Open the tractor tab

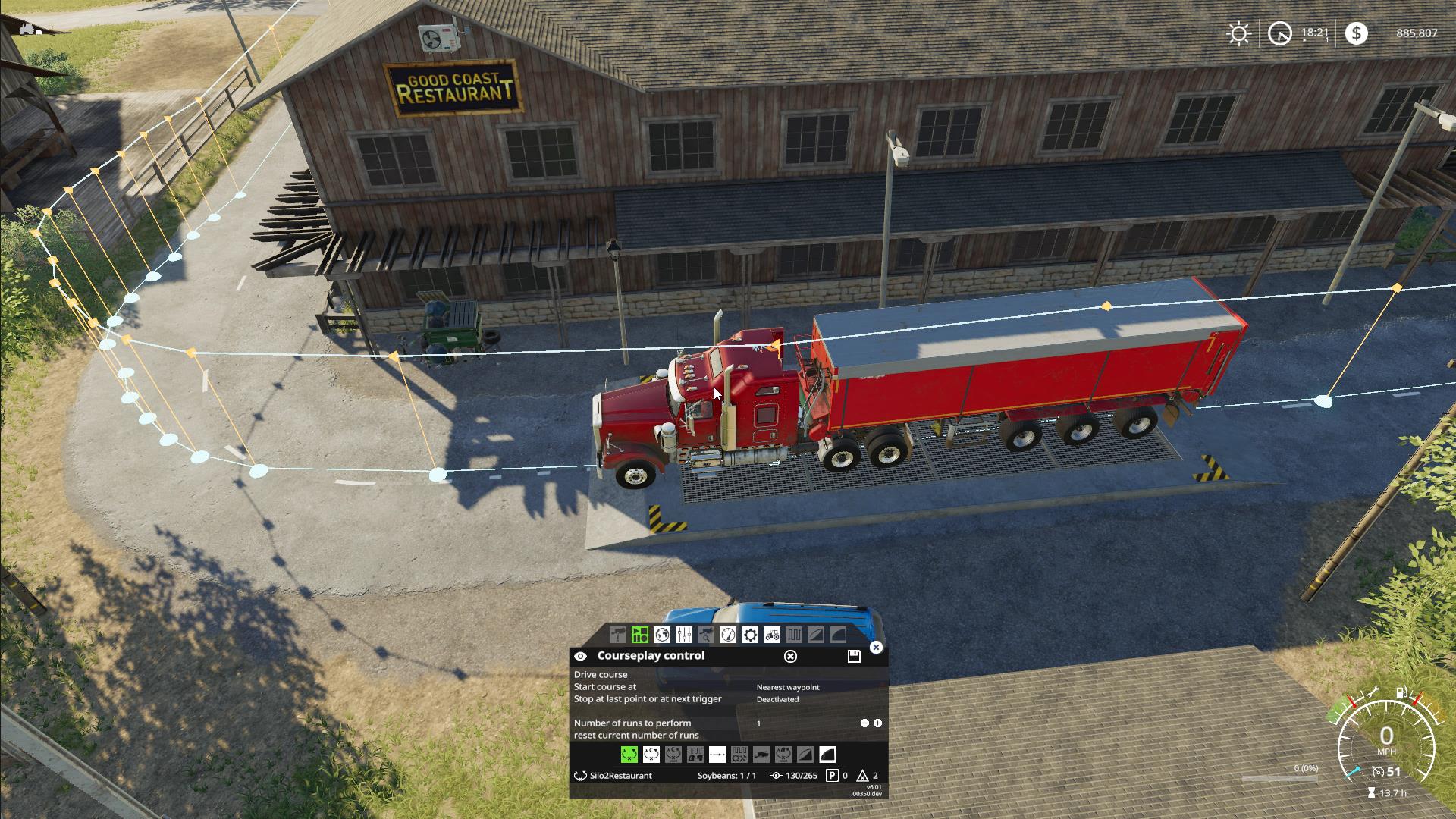pyautogui.click(x=772, y=635)
